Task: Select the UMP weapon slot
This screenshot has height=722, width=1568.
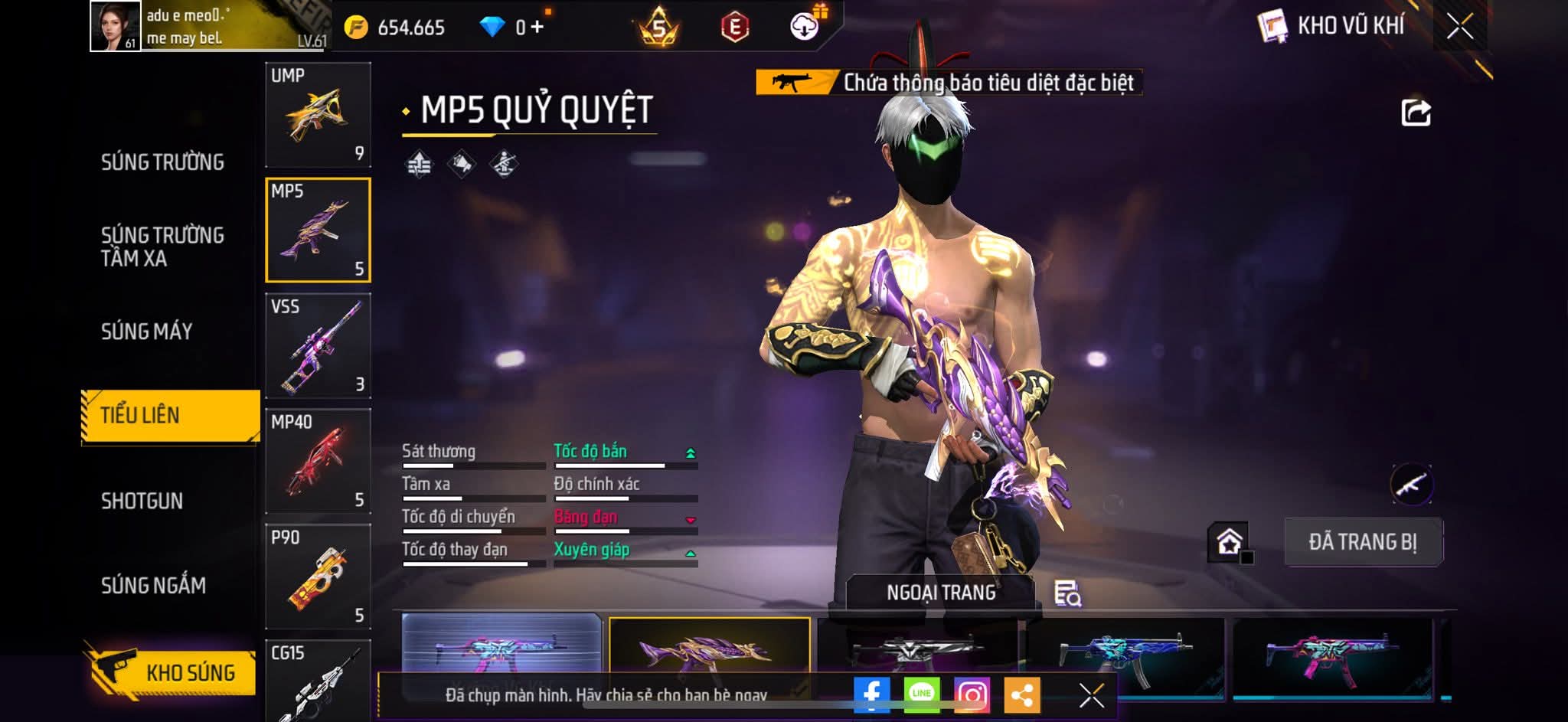Action: pos(318,115)
